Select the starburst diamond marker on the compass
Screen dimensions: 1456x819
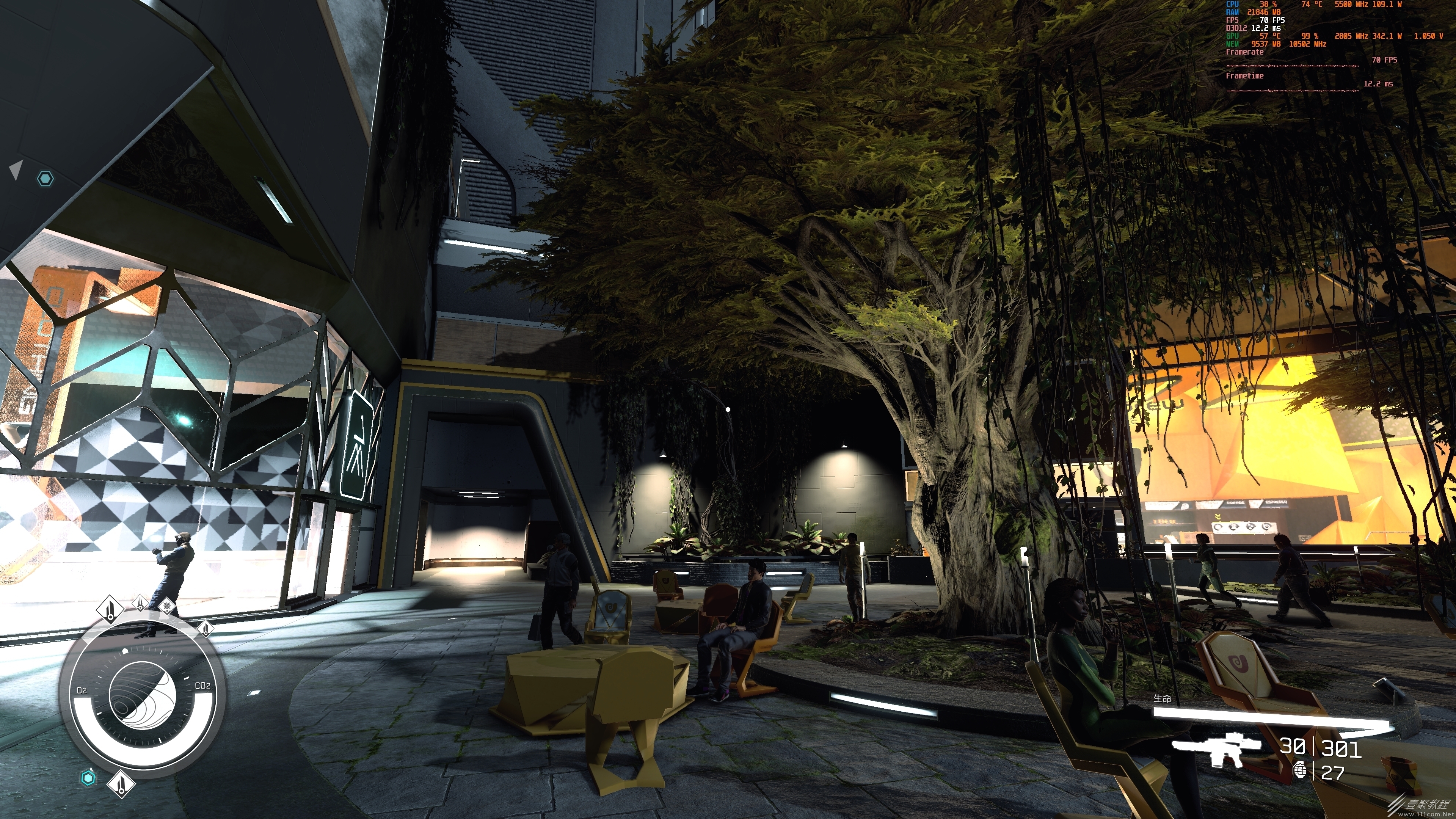point(167,607)
